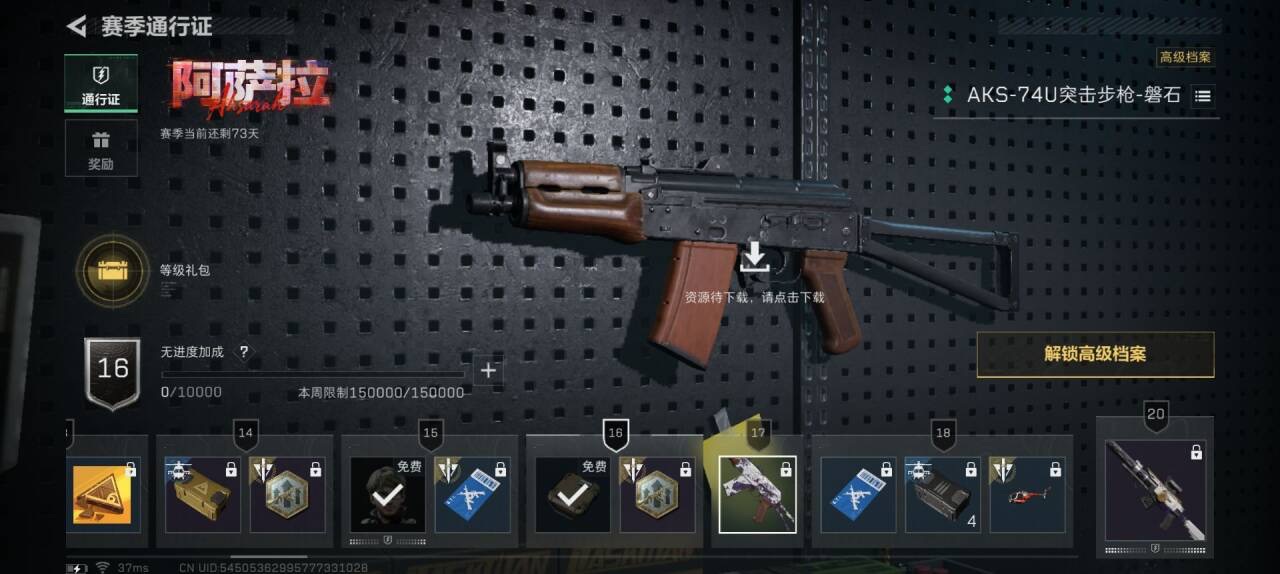Viewport: 1280px width, 574px height.
Task: Select the level 18 blue weapon ticket
Action: (x=858, y=495)
